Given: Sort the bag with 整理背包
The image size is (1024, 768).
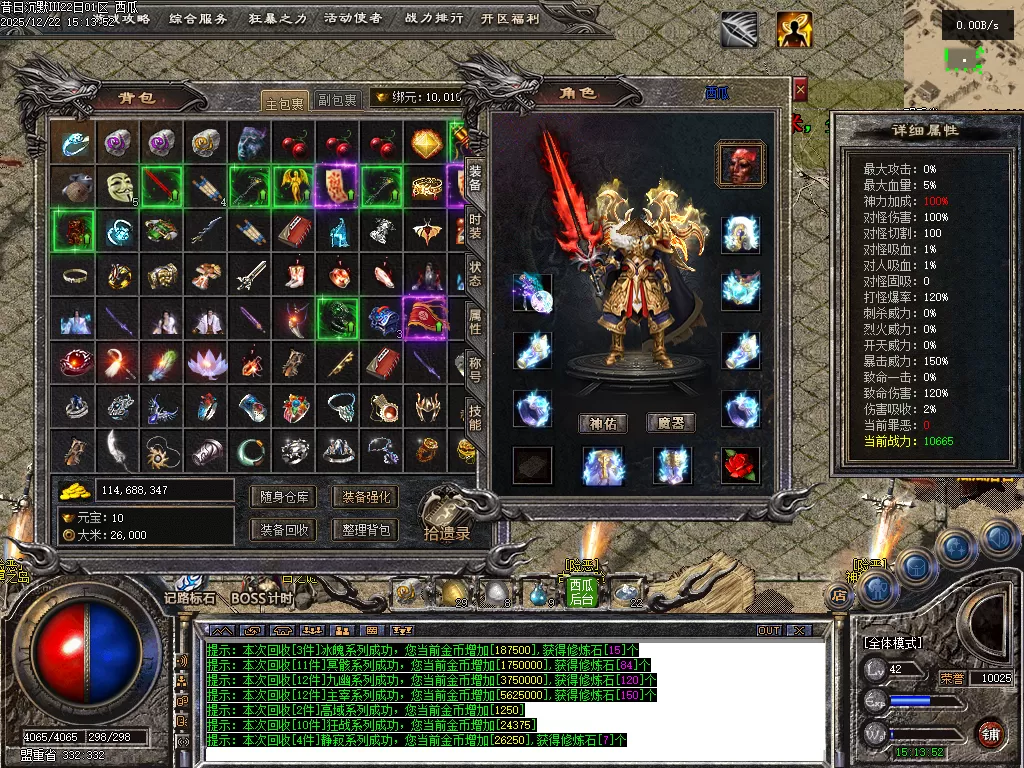Looking at the screenshot, I should tap(365, 530).
